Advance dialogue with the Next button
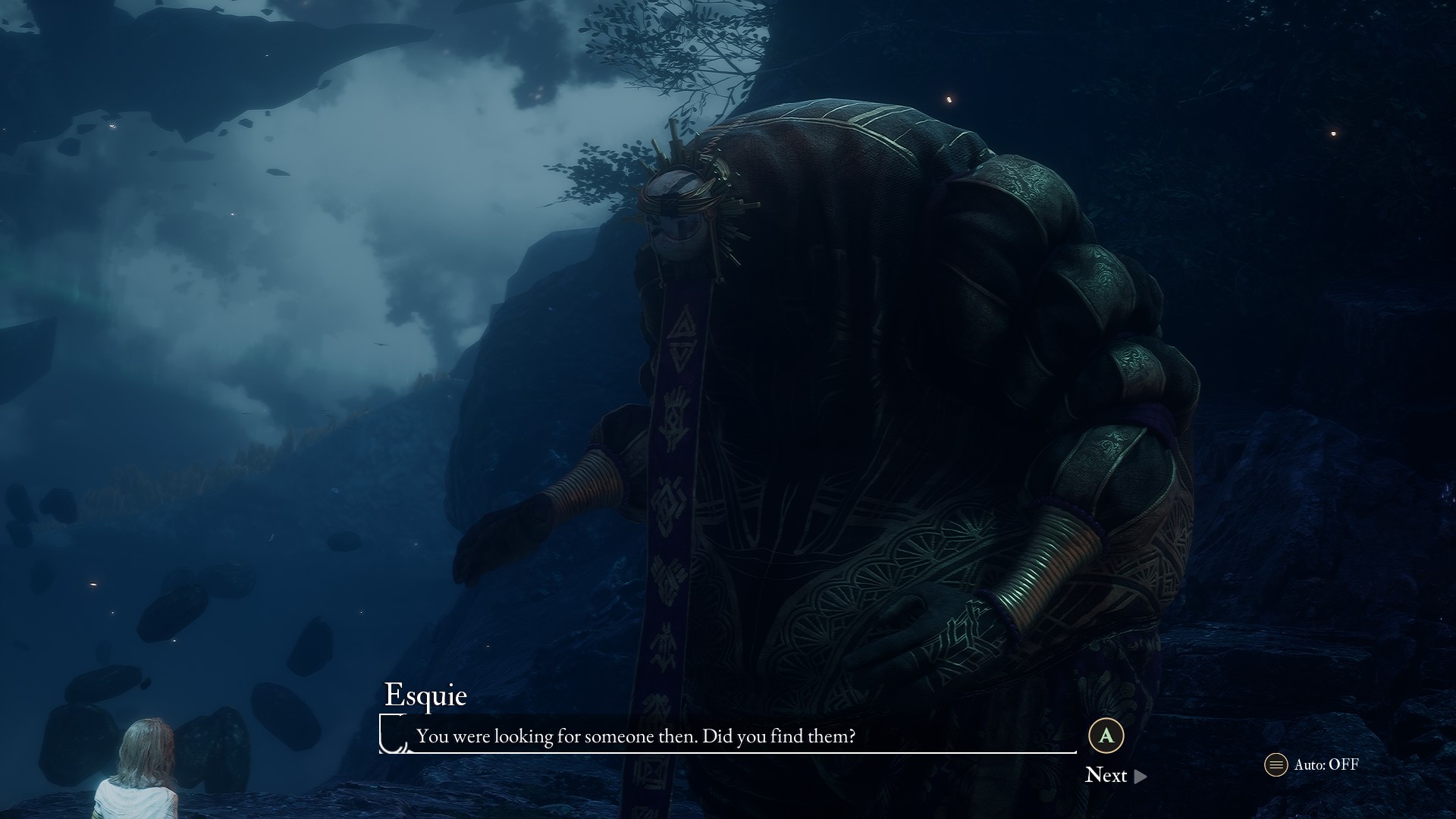The image size is (1456, 819). [x=1115, y=775]
